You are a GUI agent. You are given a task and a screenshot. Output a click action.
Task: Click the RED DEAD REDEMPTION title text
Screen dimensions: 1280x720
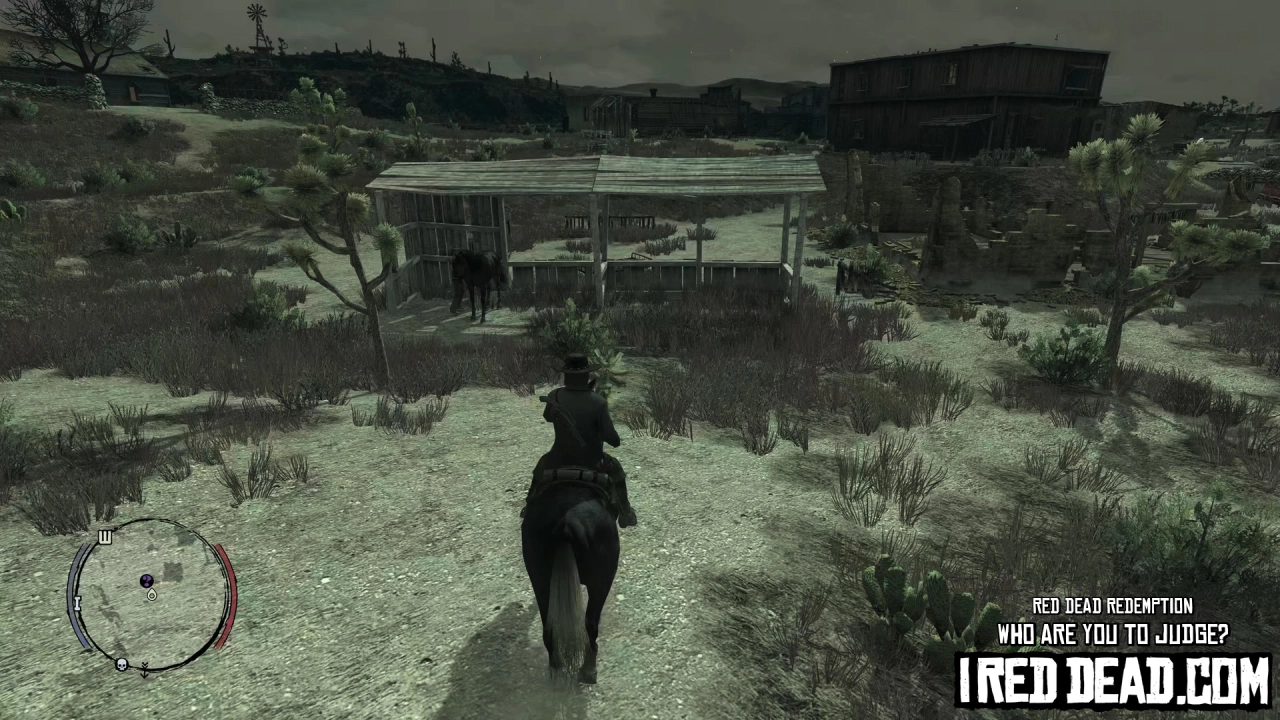pos(1110,606)
